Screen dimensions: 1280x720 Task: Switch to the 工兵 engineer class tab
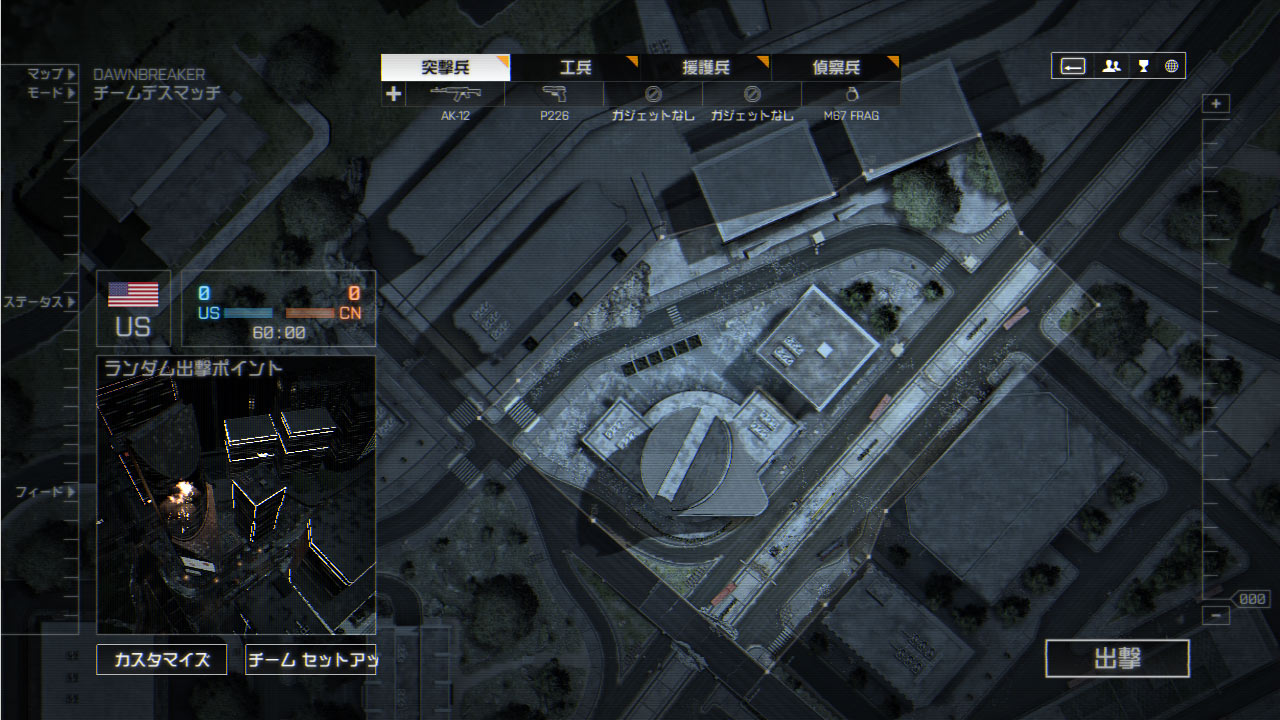click(575, 68)
